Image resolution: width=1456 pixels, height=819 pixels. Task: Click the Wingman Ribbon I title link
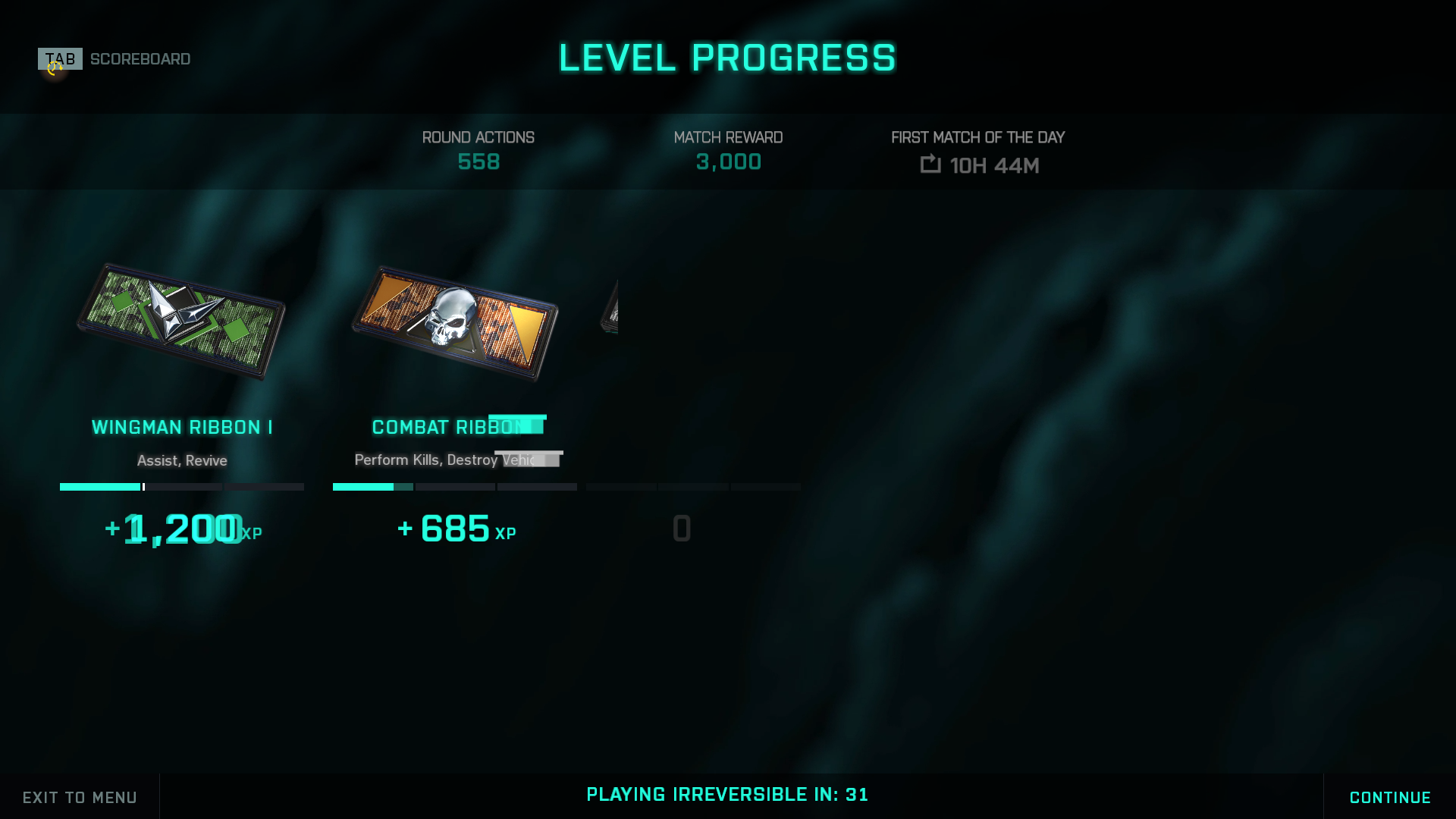[x=182, y=427]
